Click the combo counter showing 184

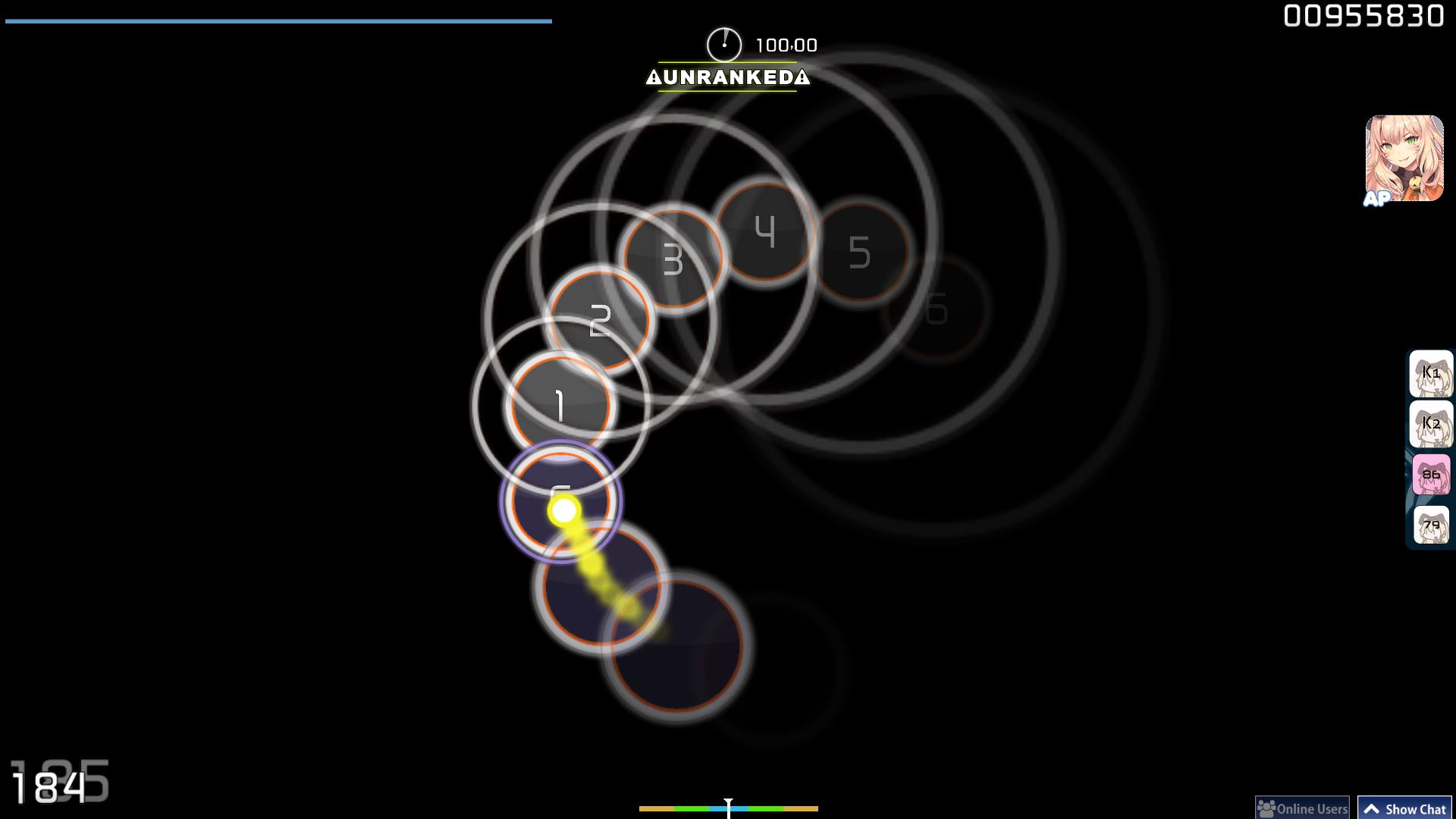51,786
